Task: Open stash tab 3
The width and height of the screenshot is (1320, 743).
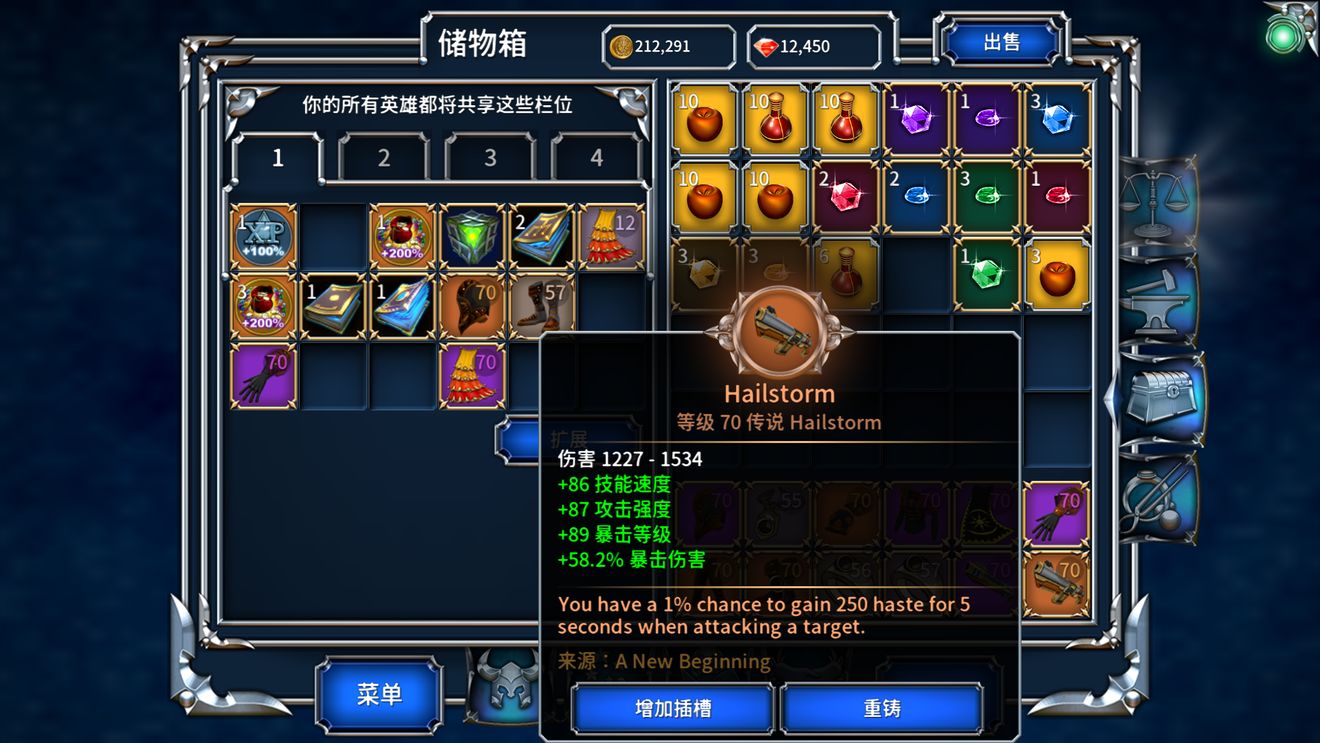Action: (x=490, y=158)
